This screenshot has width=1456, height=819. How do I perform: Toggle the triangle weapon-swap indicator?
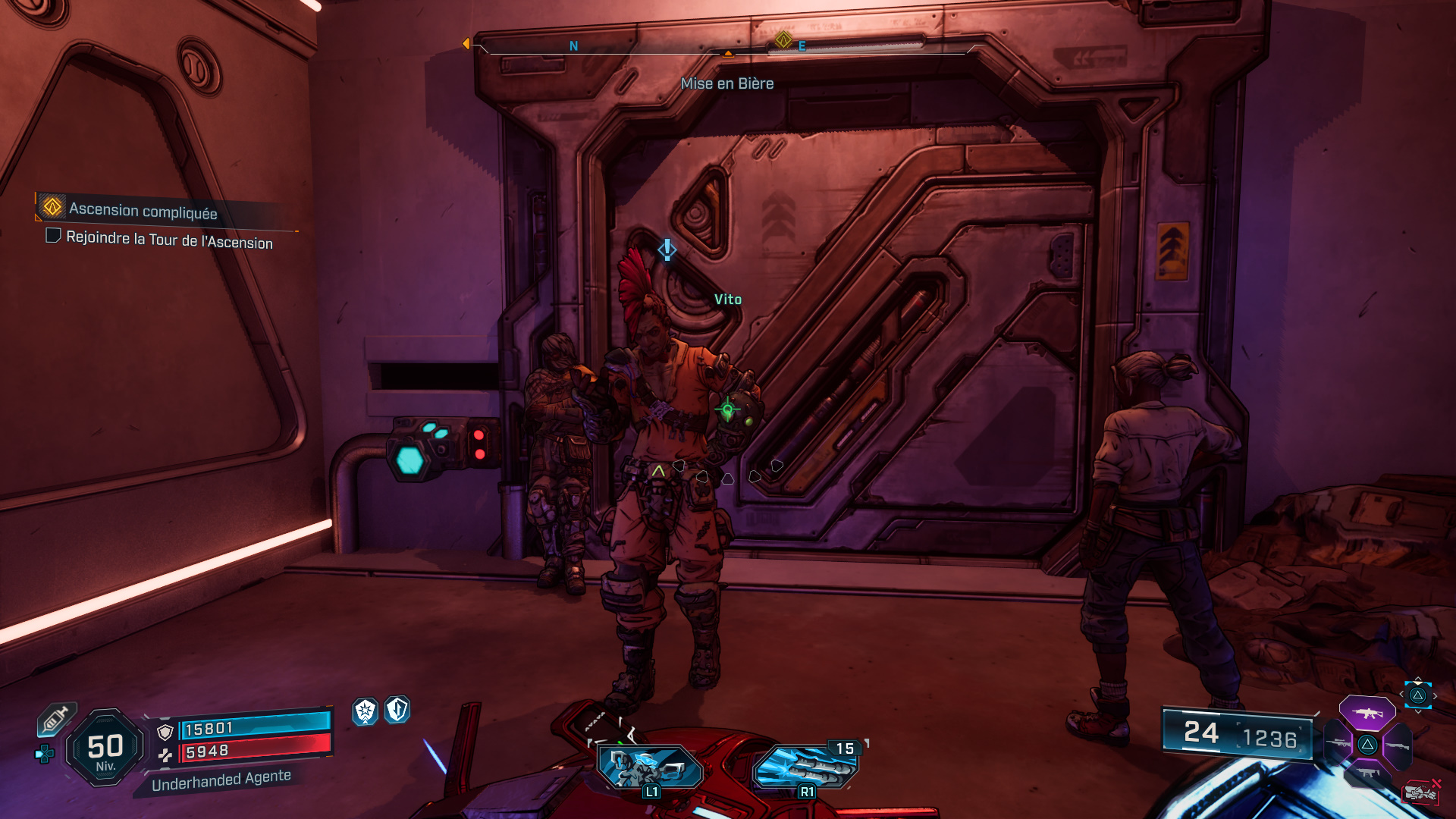tap(1417, 696)
